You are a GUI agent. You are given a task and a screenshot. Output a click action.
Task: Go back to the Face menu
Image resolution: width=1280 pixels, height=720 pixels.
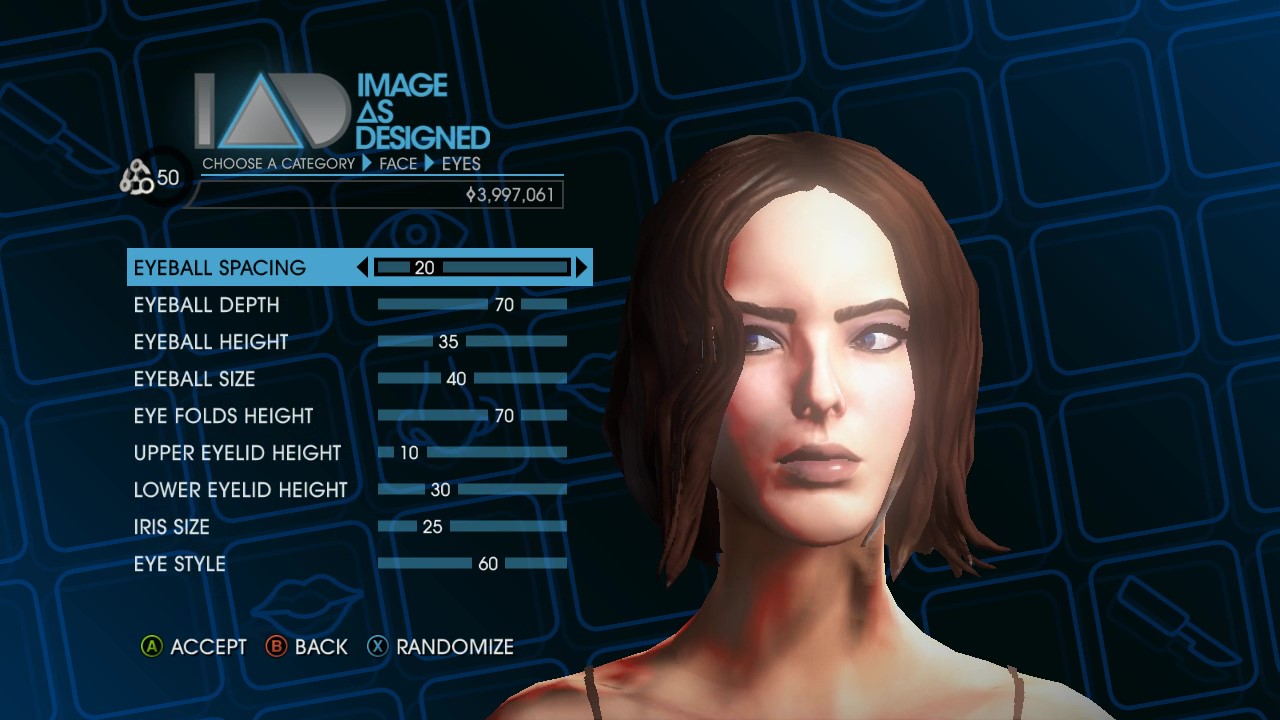(307, 647)
